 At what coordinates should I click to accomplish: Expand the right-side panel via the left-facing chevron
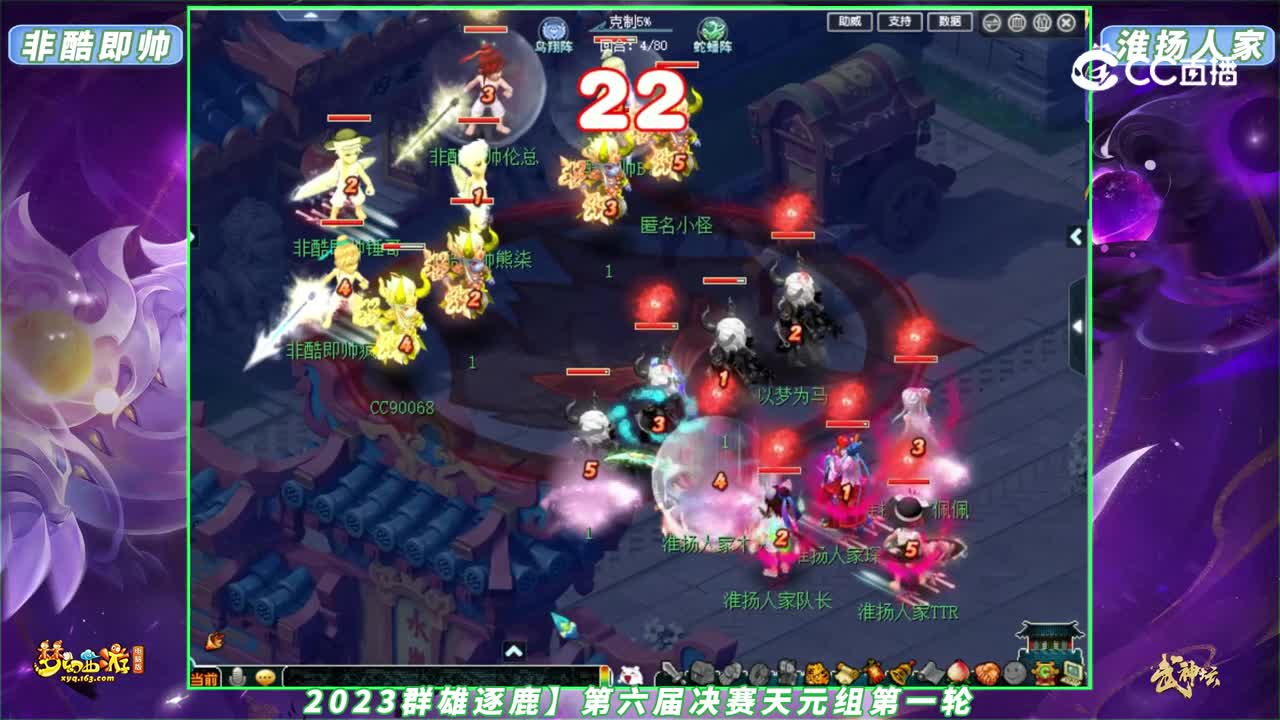[x=1073, y=235]
